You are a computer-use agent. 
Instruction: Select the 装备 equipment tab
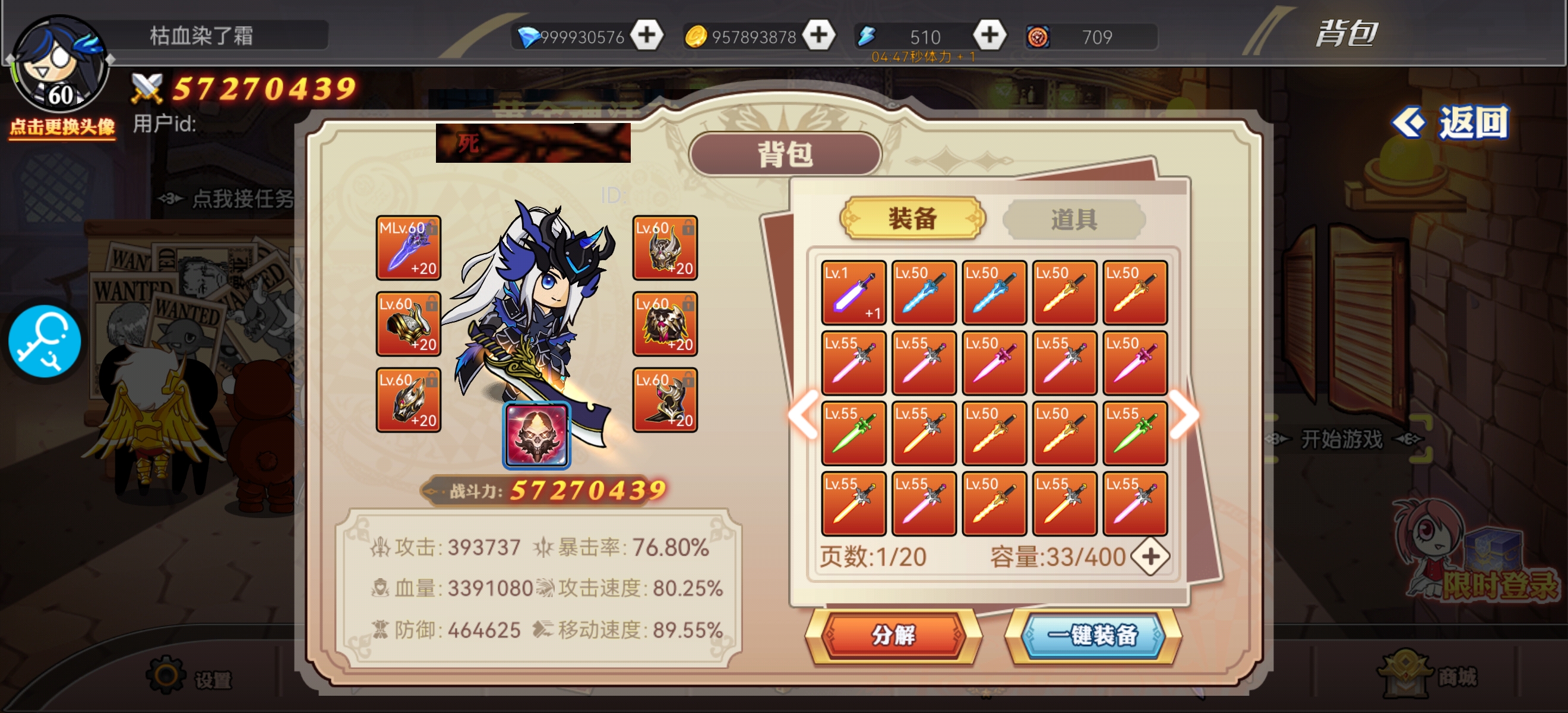[x=912, y=219]
